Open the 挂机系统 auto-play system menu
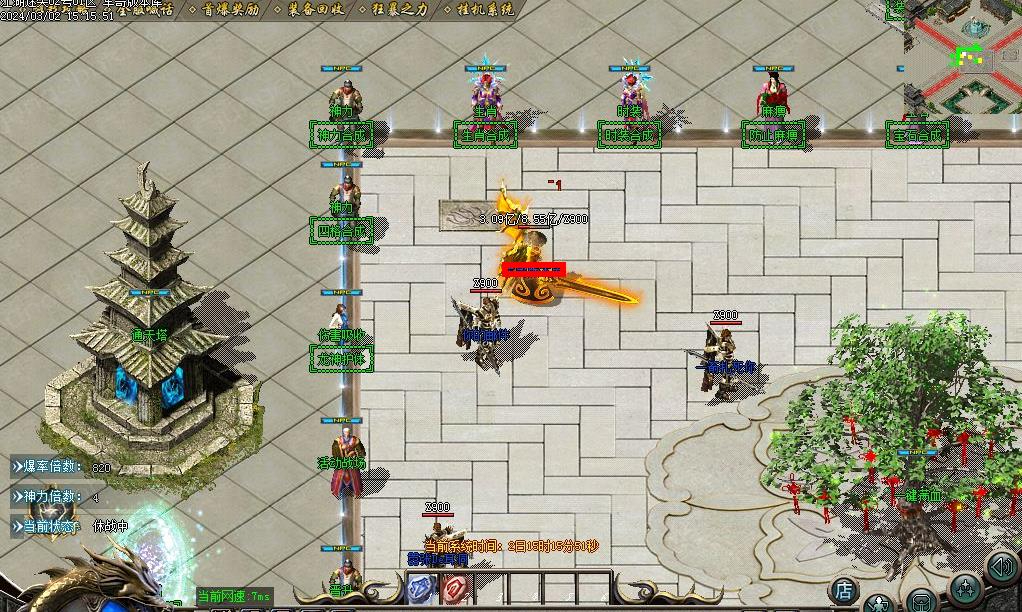This screenshot has width=1022, height=612. tap(479, 9)
